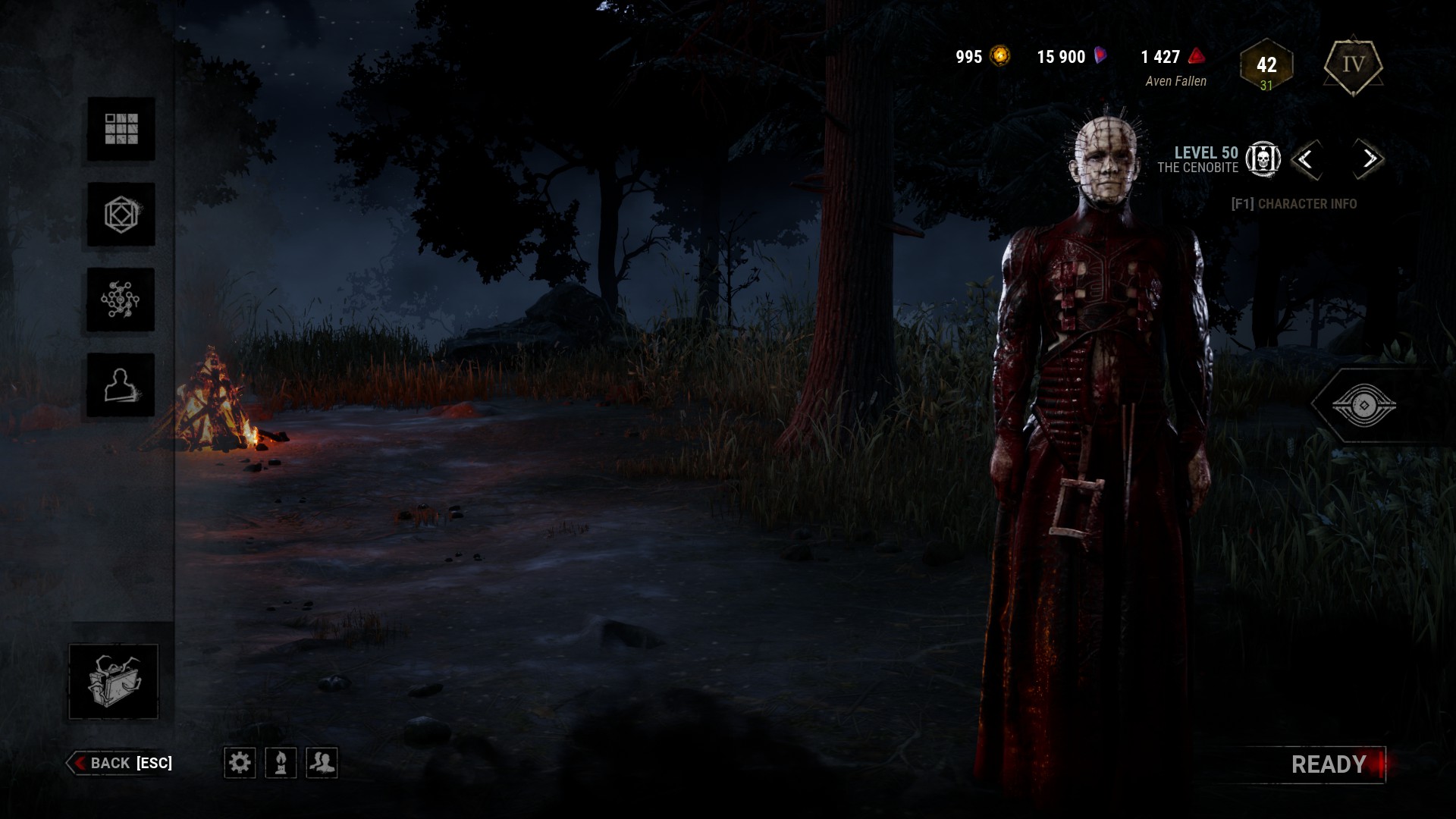View the rank IV emblem

coord(1354,65)
